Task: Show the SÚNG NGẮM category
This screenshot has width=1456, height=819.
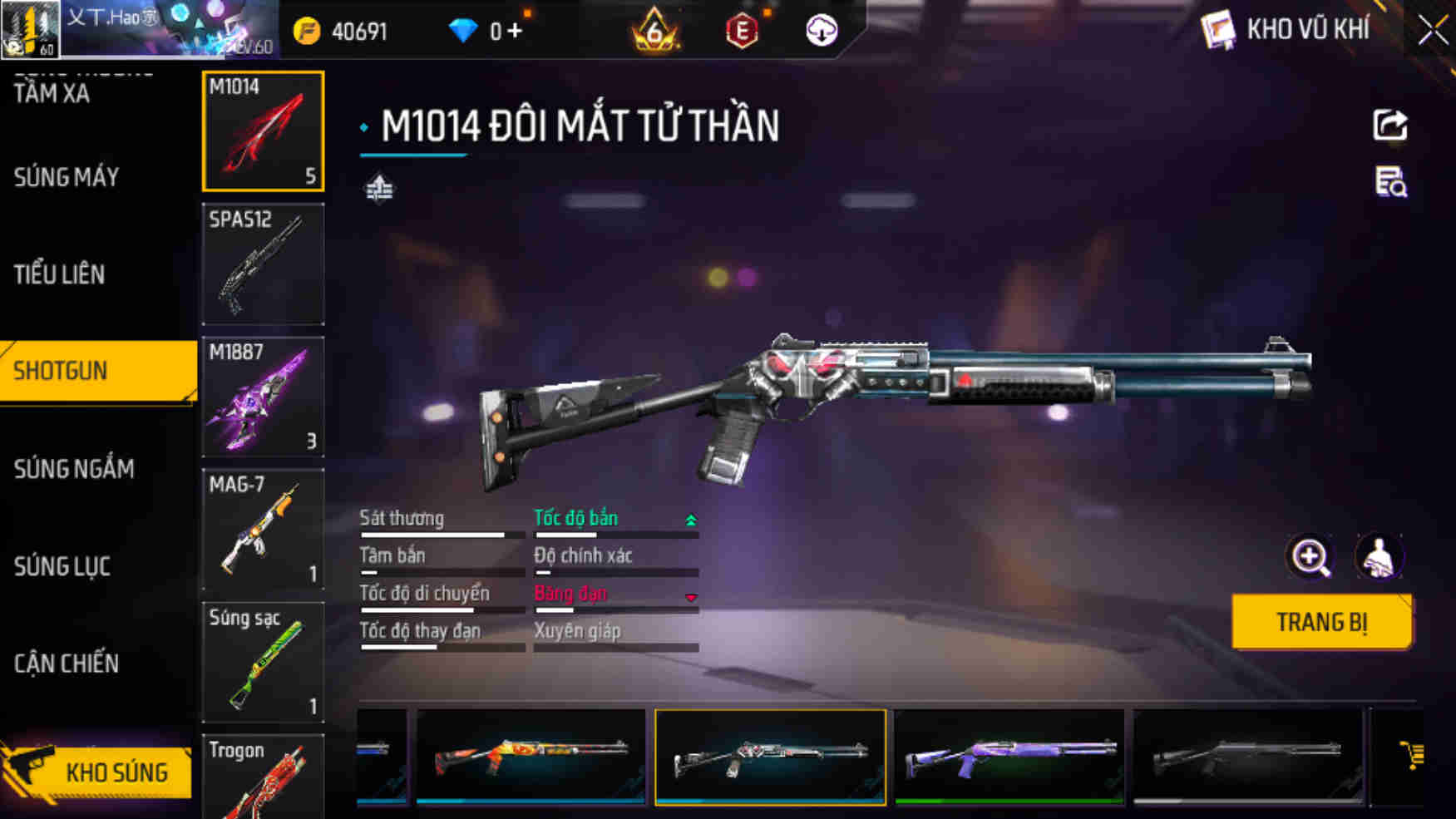Action: click(74, 469)
